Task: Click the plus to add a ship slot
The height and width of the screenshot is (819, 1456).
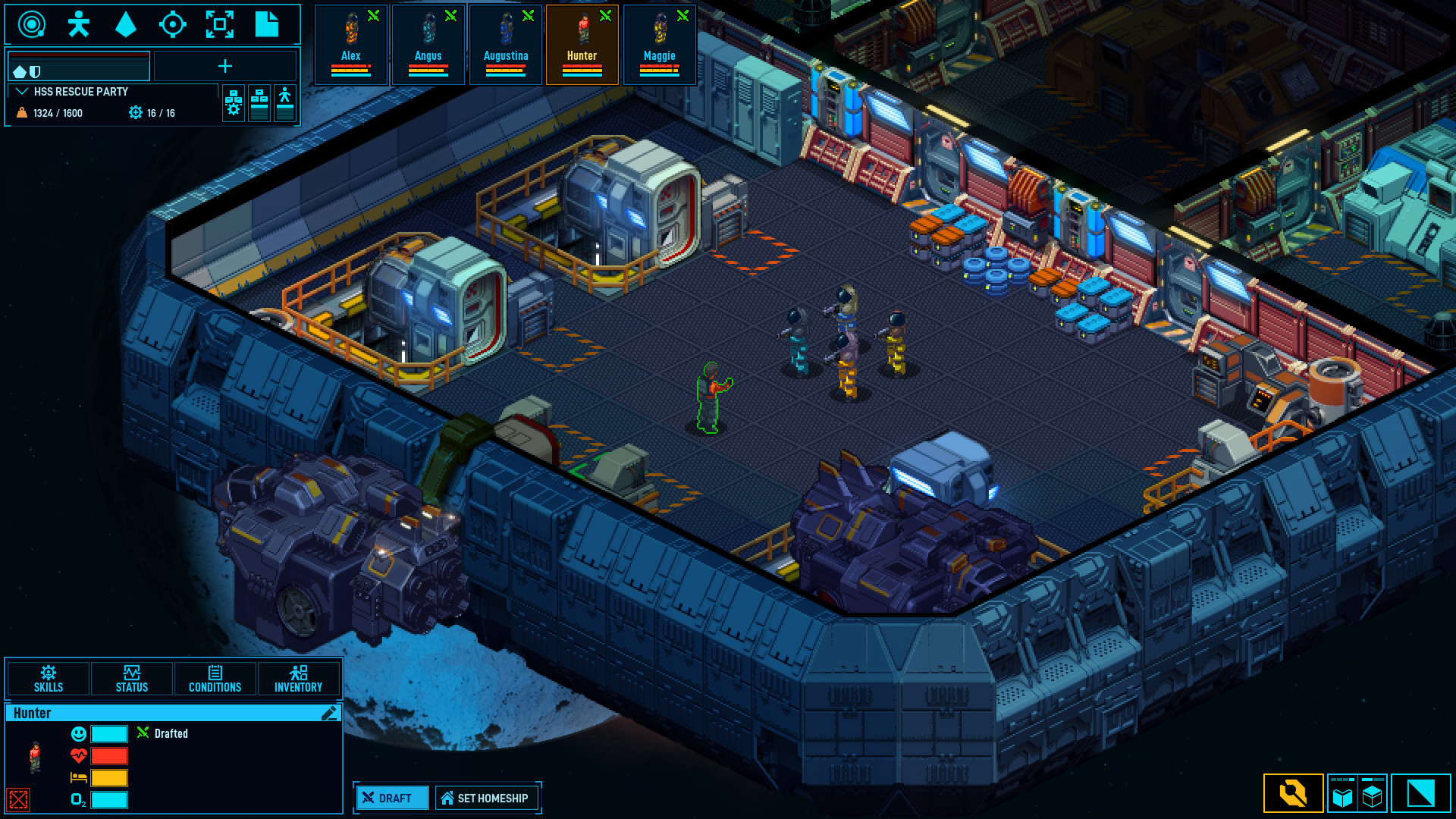Action: tap(225, 67)
